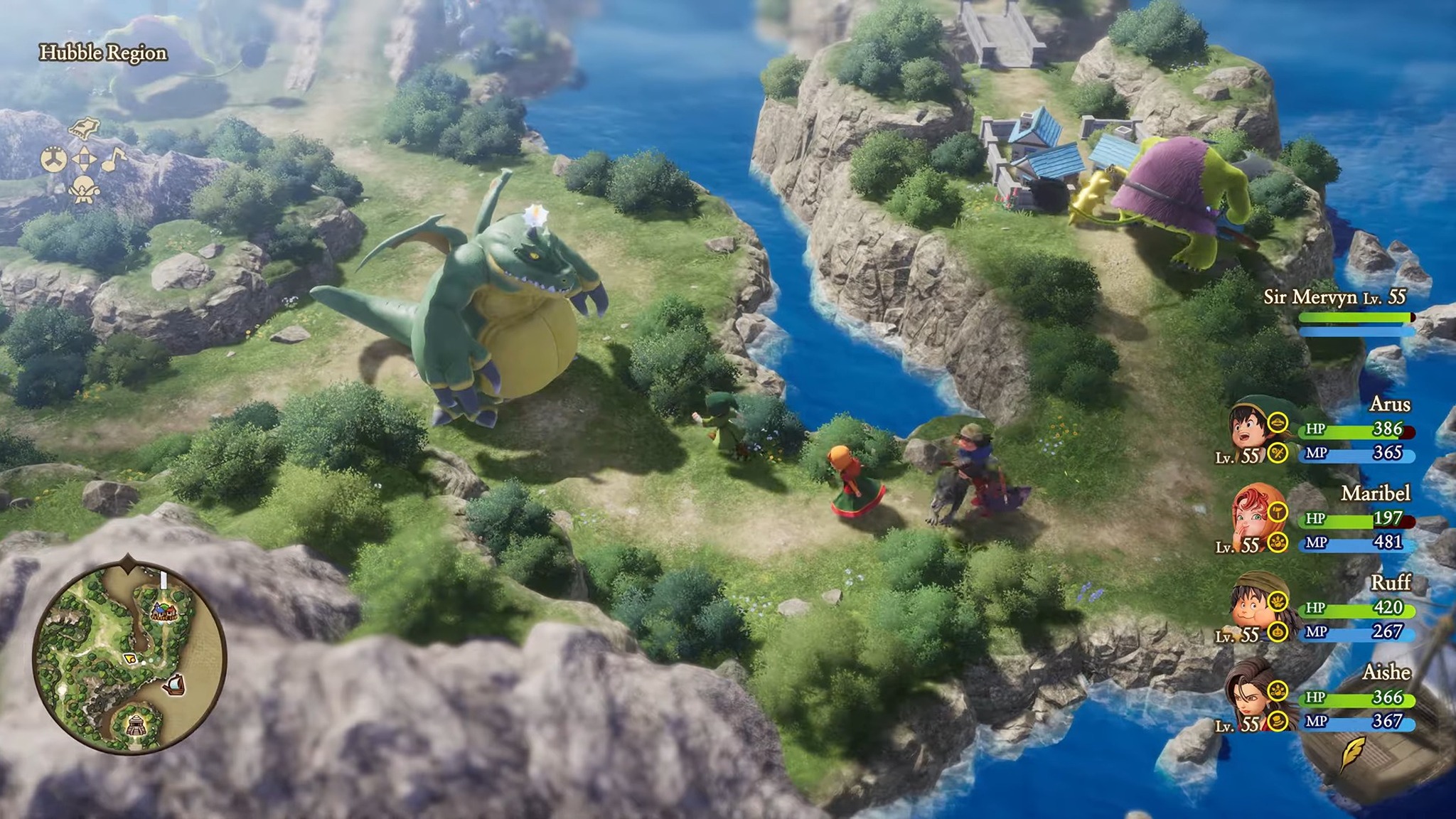Open the monster shortcut icon
This screenshot has height=819, width=1456.
(83, 189)
